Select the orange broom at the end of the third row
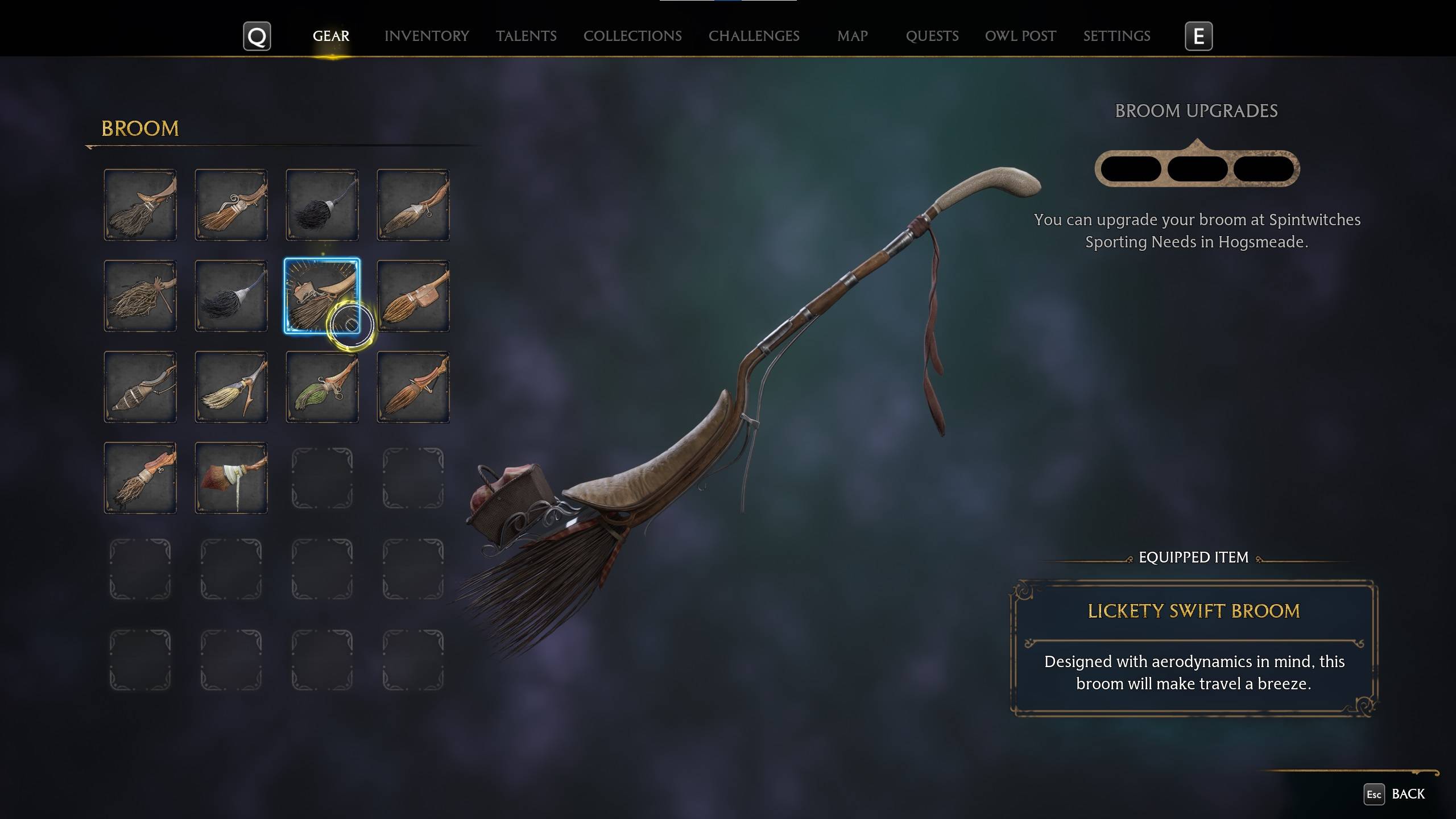Image resolution: width=1456 pixels, height=819 pixels. (412, 387)
